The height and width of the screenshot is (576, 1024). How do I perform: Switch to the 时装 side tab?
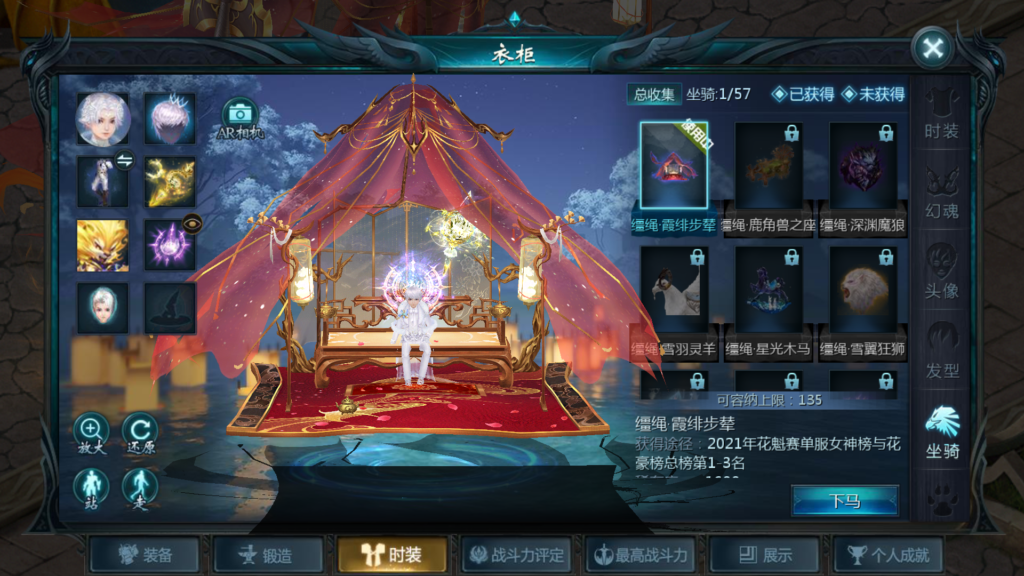(x=941, y=114)
